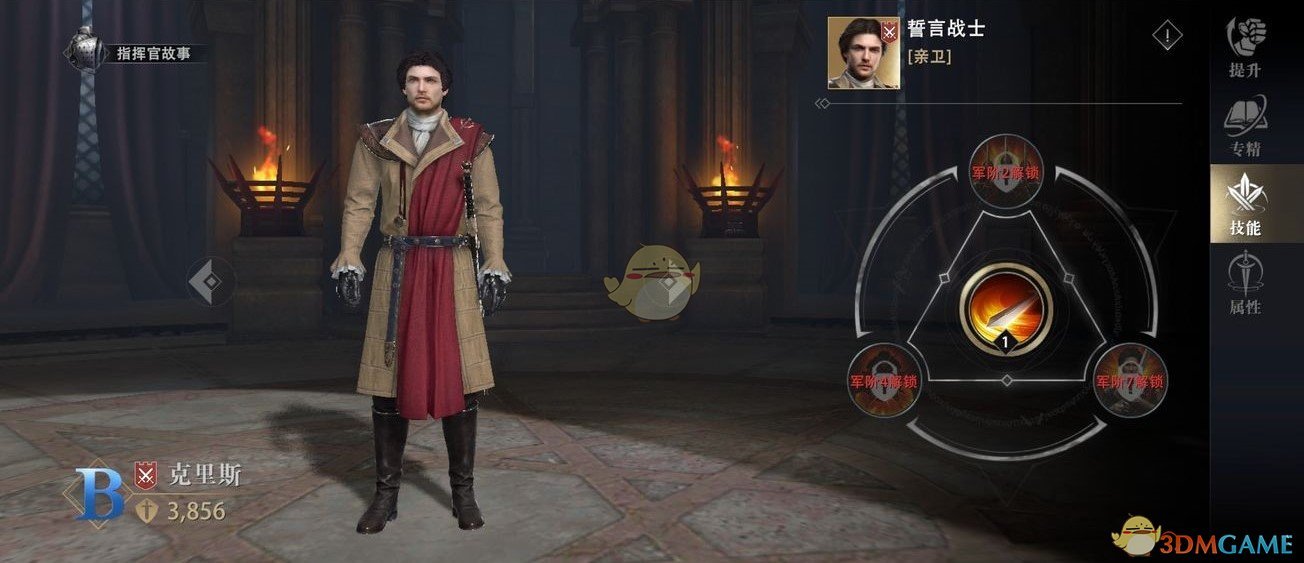Open the 专精 specialization tab
Image resolution: width=1304 pixels, height=563 pixels.
tap(1245, 127)
